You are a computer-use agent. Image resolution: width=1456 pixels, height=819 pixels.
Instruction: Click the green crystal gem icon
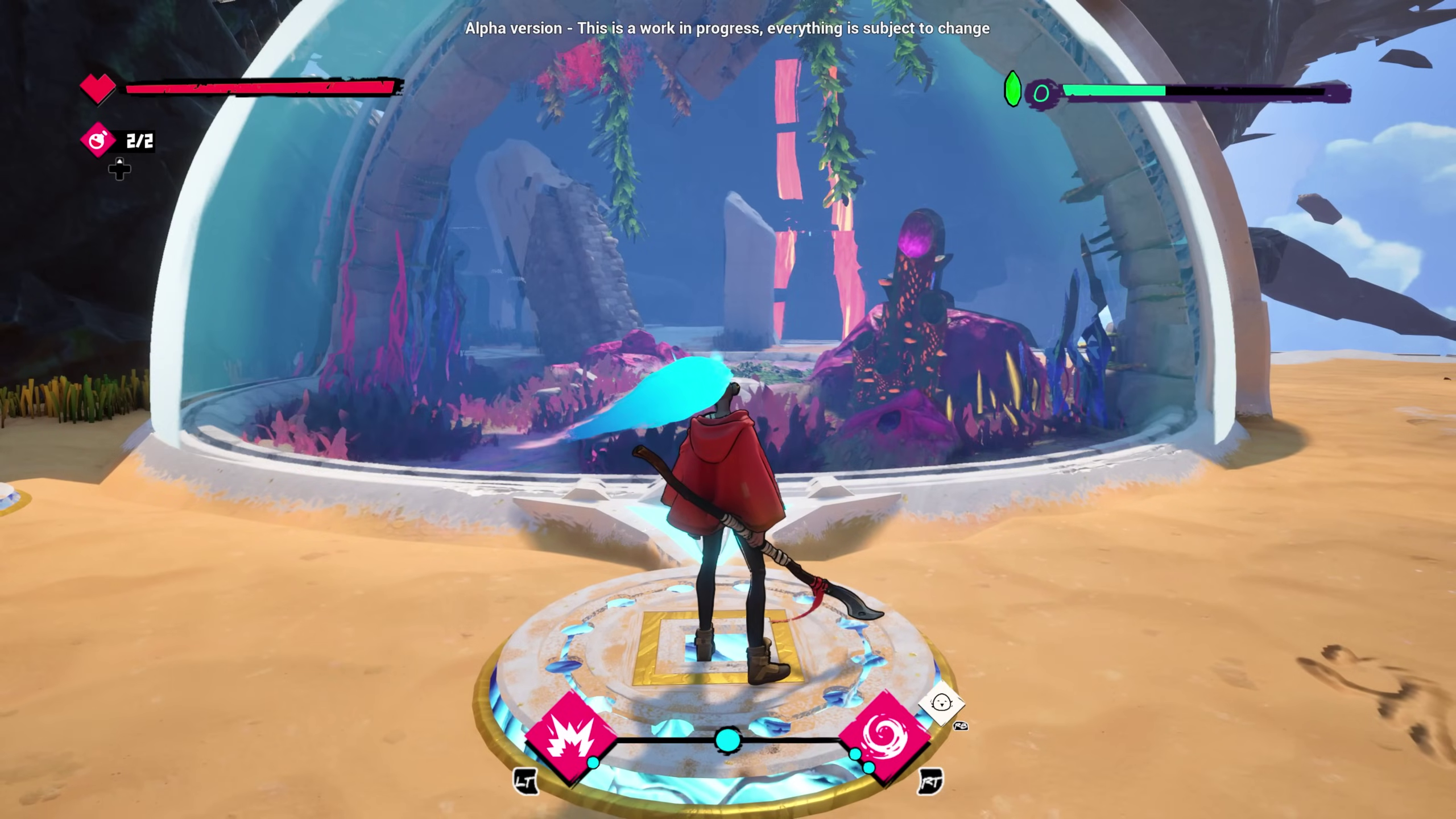coord(1012,89)
